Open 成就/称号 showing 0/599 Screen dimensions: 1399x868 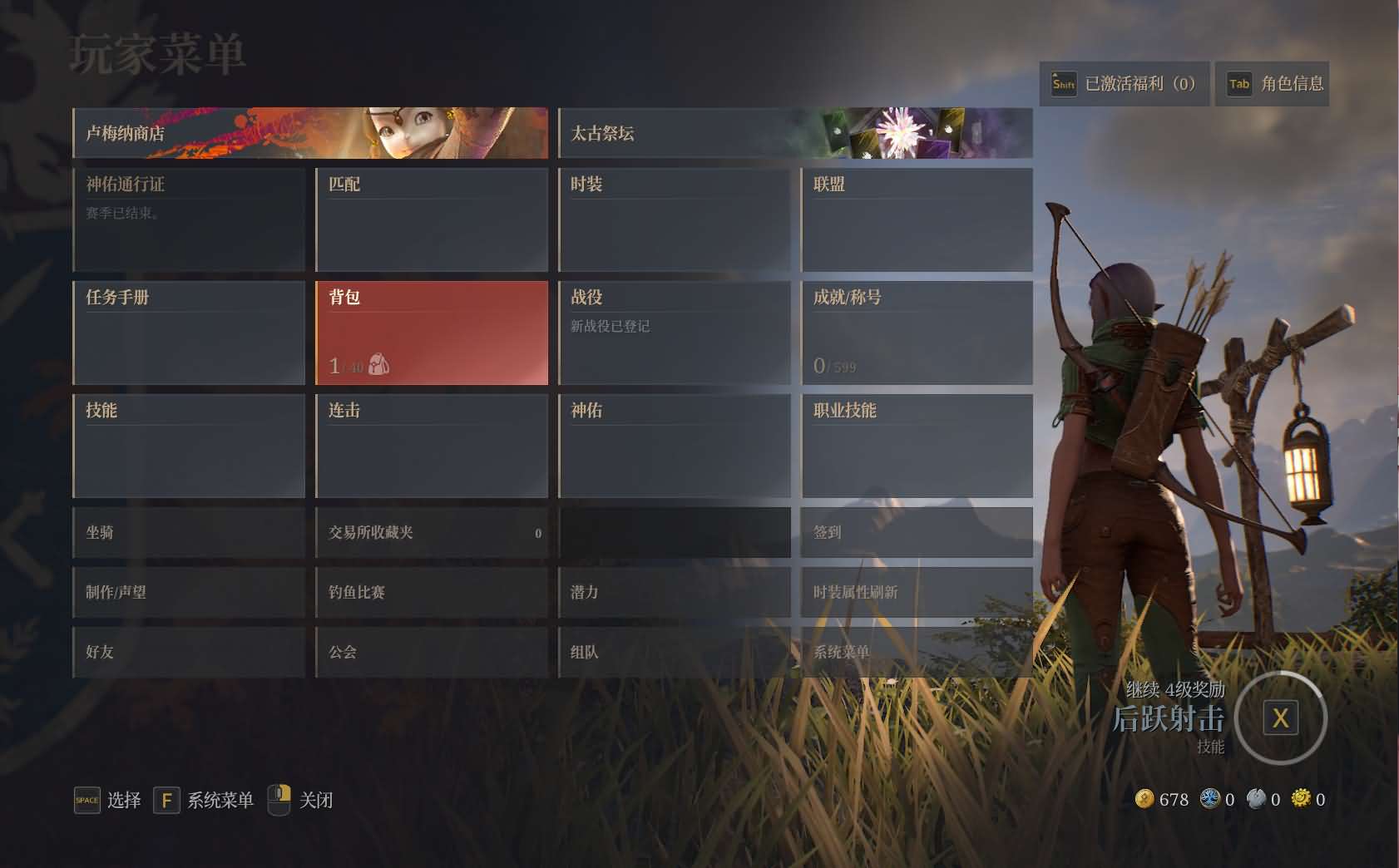point(916,332)
